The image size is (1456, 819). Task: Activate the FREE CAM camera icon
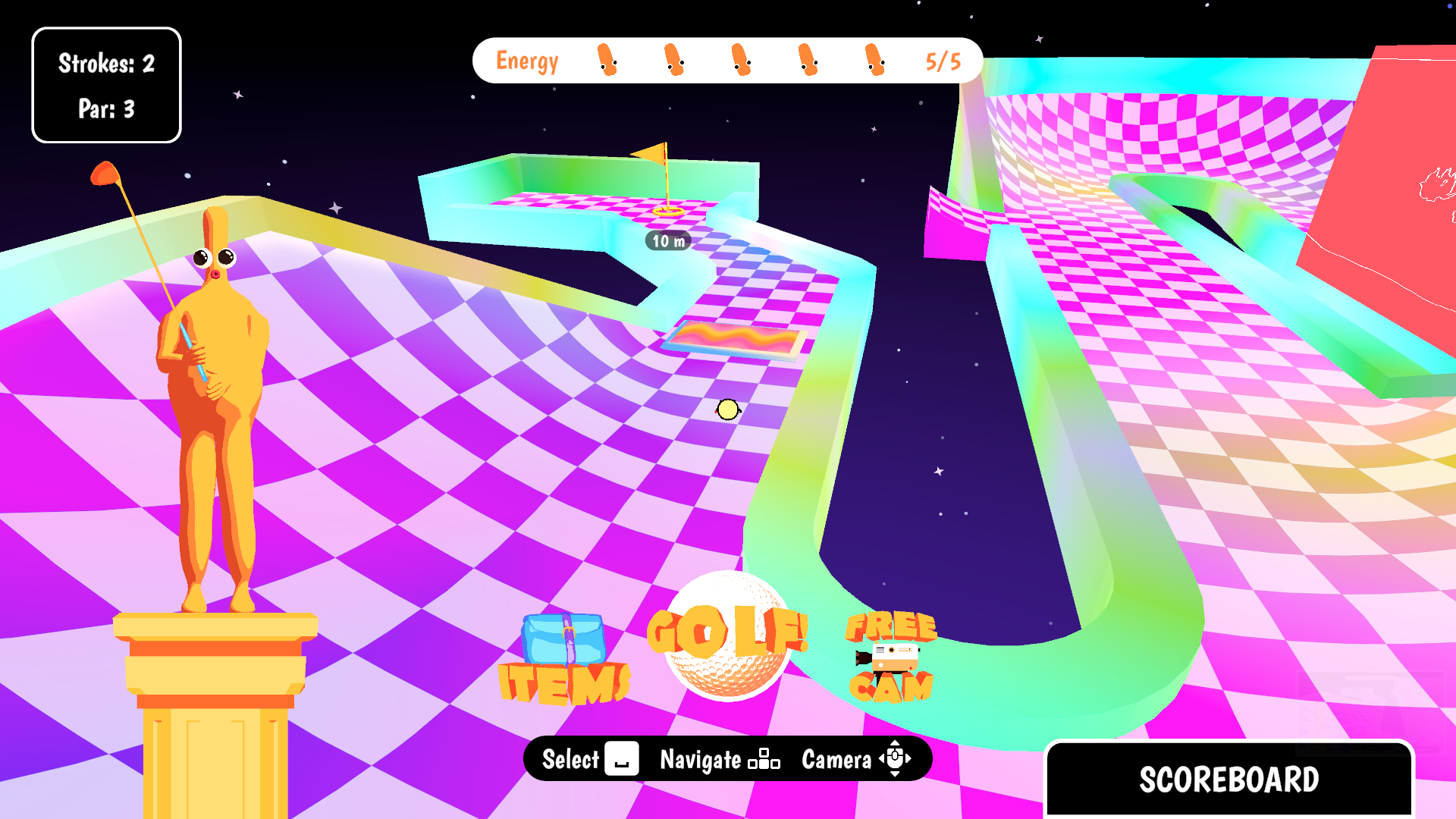(891, 658)
